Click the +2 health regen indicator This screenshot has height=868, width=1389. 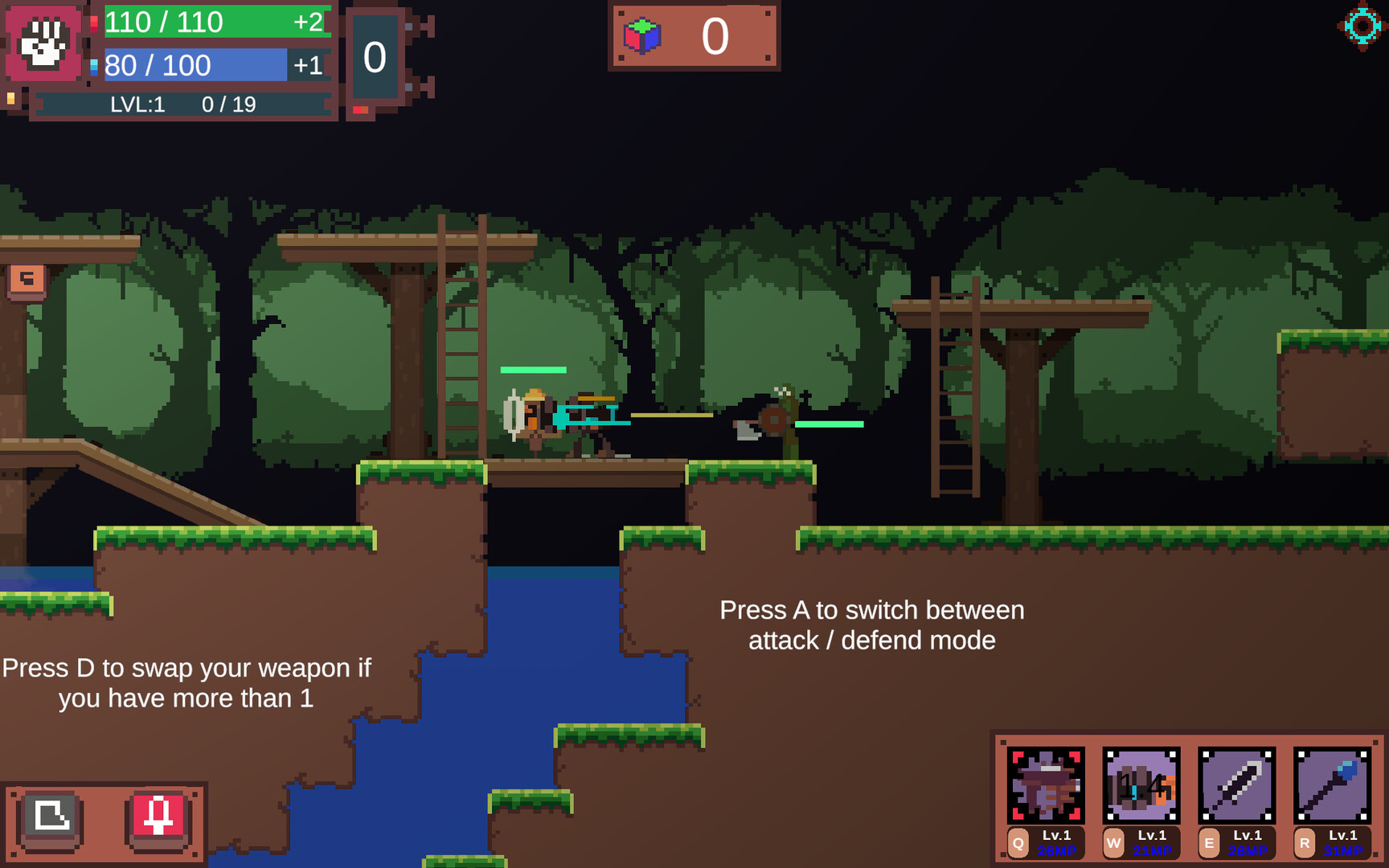(x=309, y=22)
